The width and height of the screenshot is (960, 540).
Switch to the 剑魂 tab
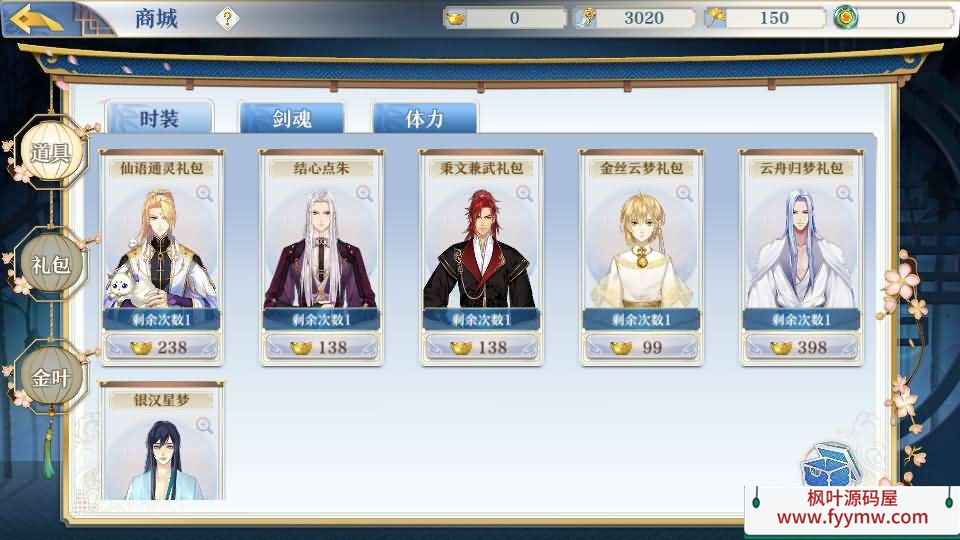click(292, 119)
